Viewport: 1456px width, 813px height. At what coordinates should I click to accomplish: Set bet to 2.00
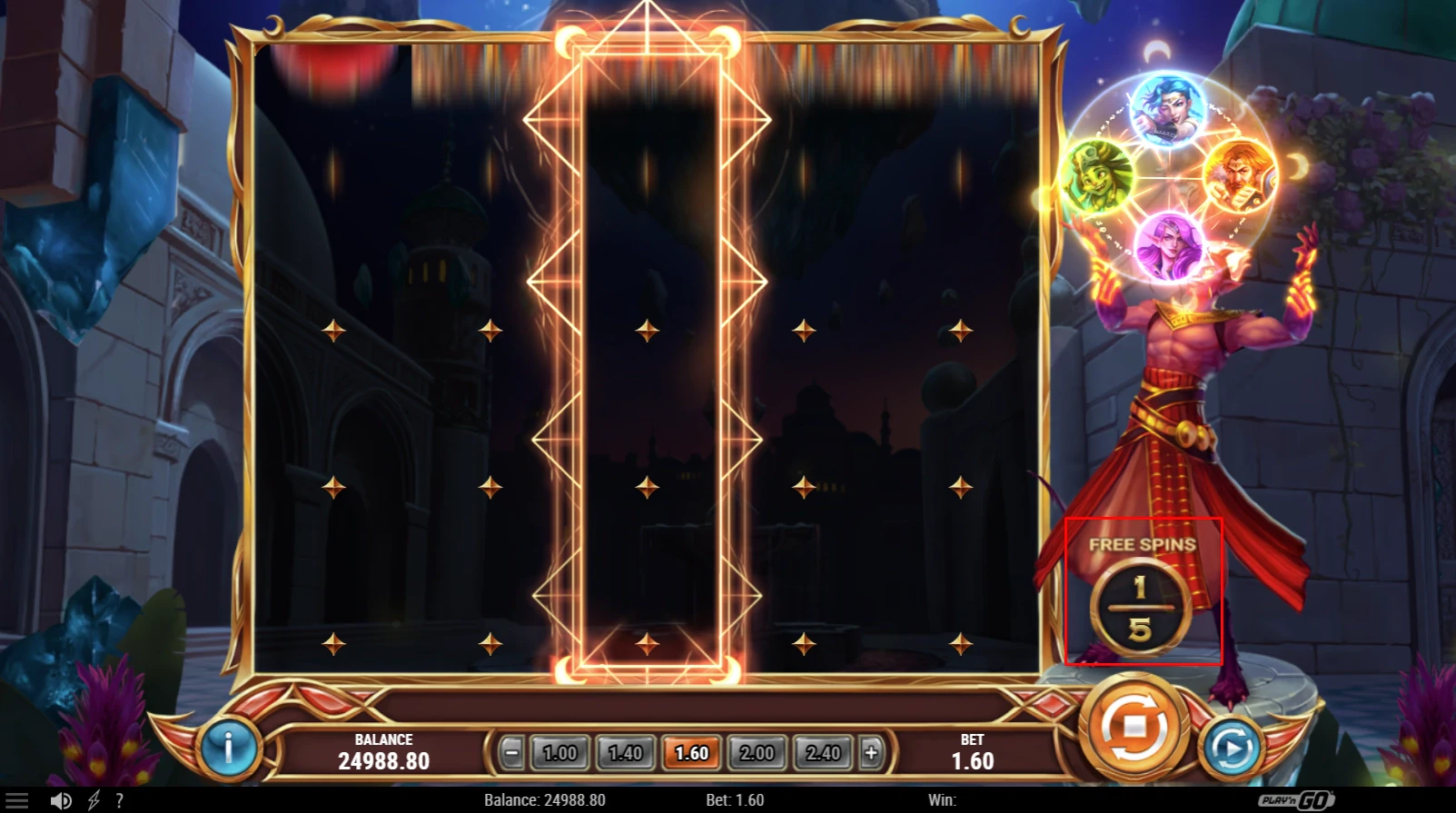click(x=757, y=752)
